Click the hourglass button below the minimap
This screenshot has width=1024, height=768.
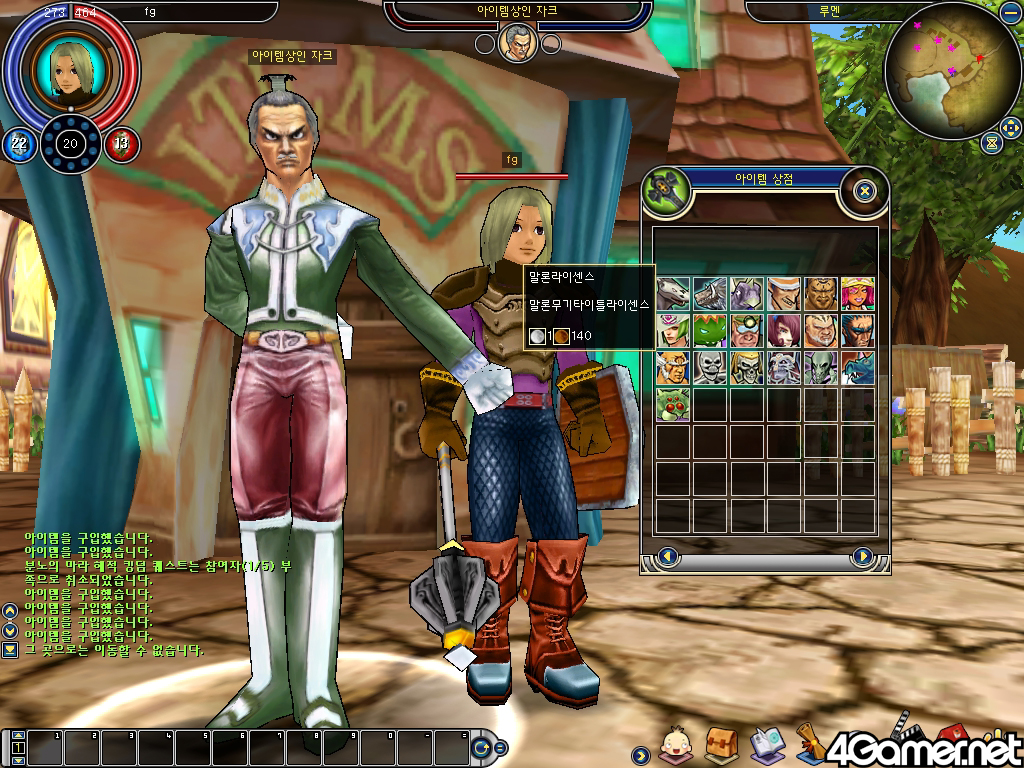[x=990, y=142]
